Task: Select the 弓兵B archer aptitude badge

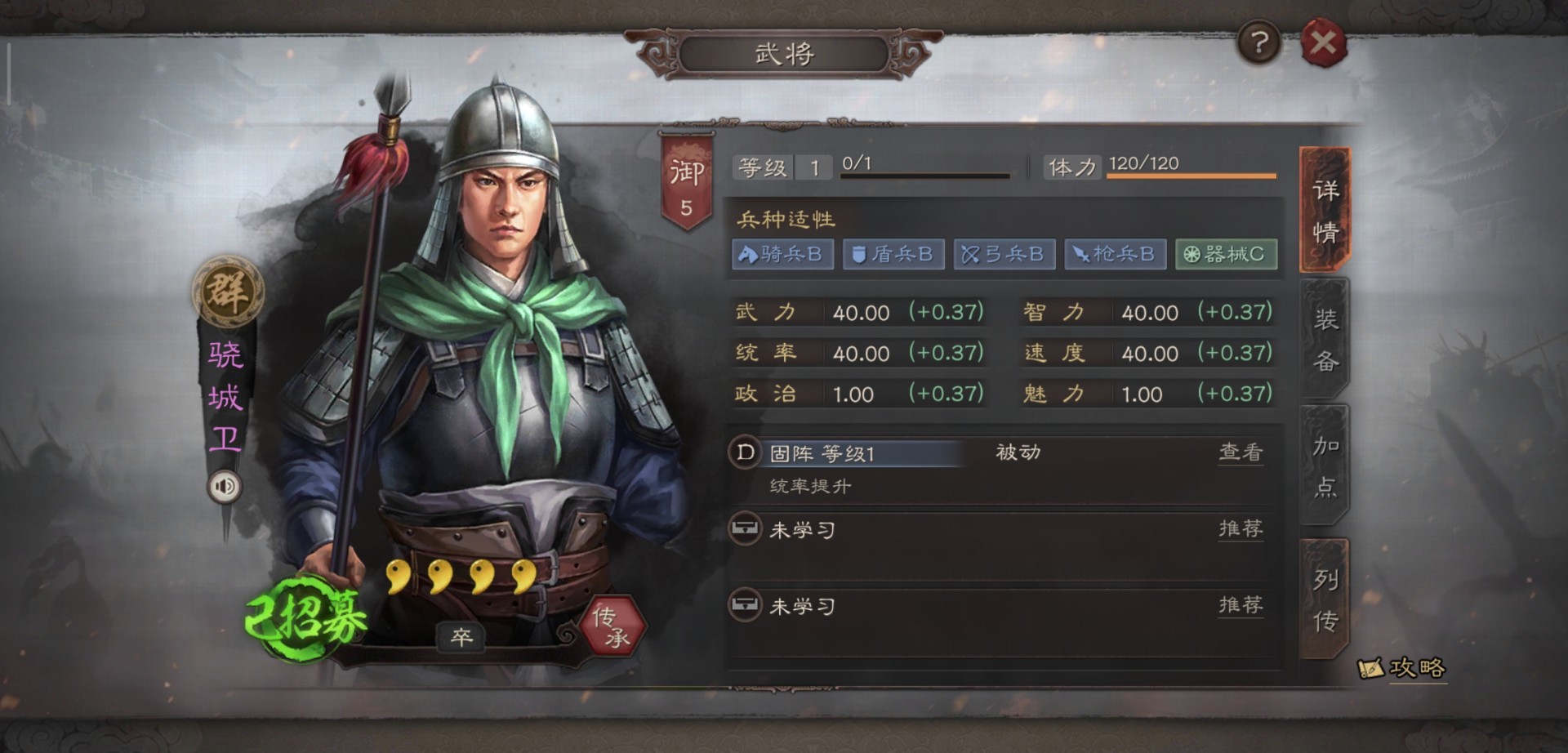Action: (1004, 254)
